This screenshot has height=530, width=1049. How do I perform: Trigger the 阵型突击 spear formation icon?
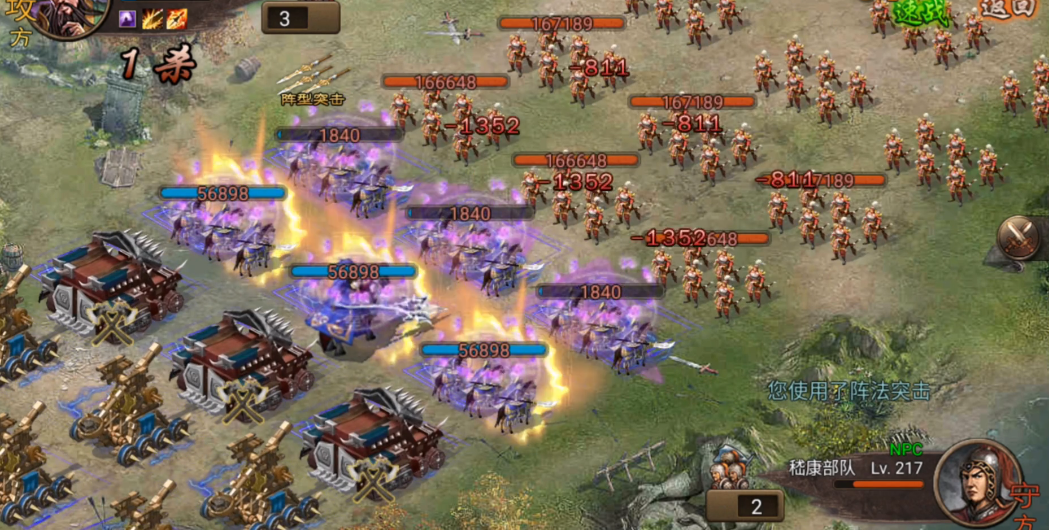tap(312, 78)
